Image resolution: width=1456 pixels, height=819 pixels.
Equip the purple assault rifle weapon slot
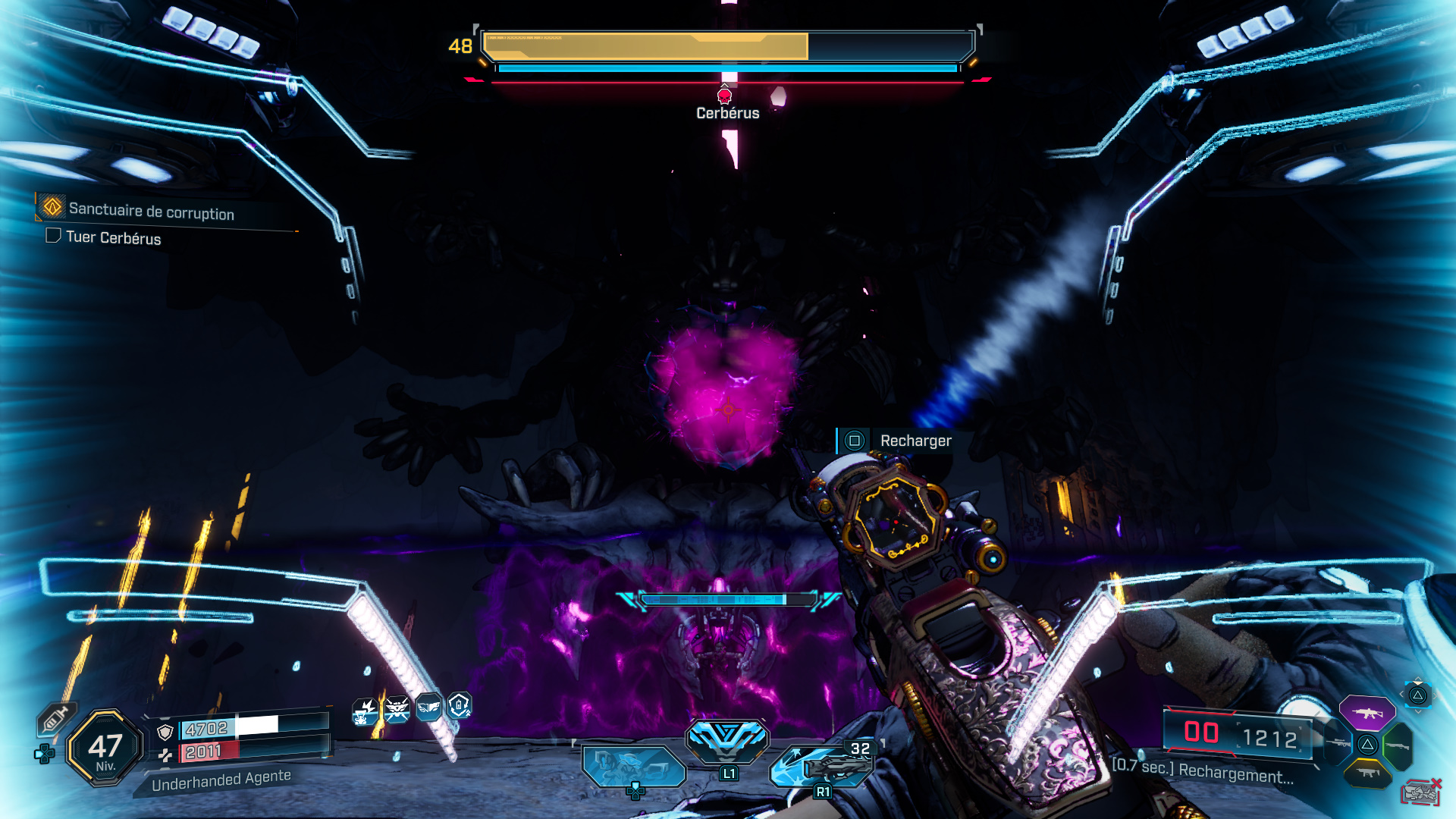tap(1367, 713)
